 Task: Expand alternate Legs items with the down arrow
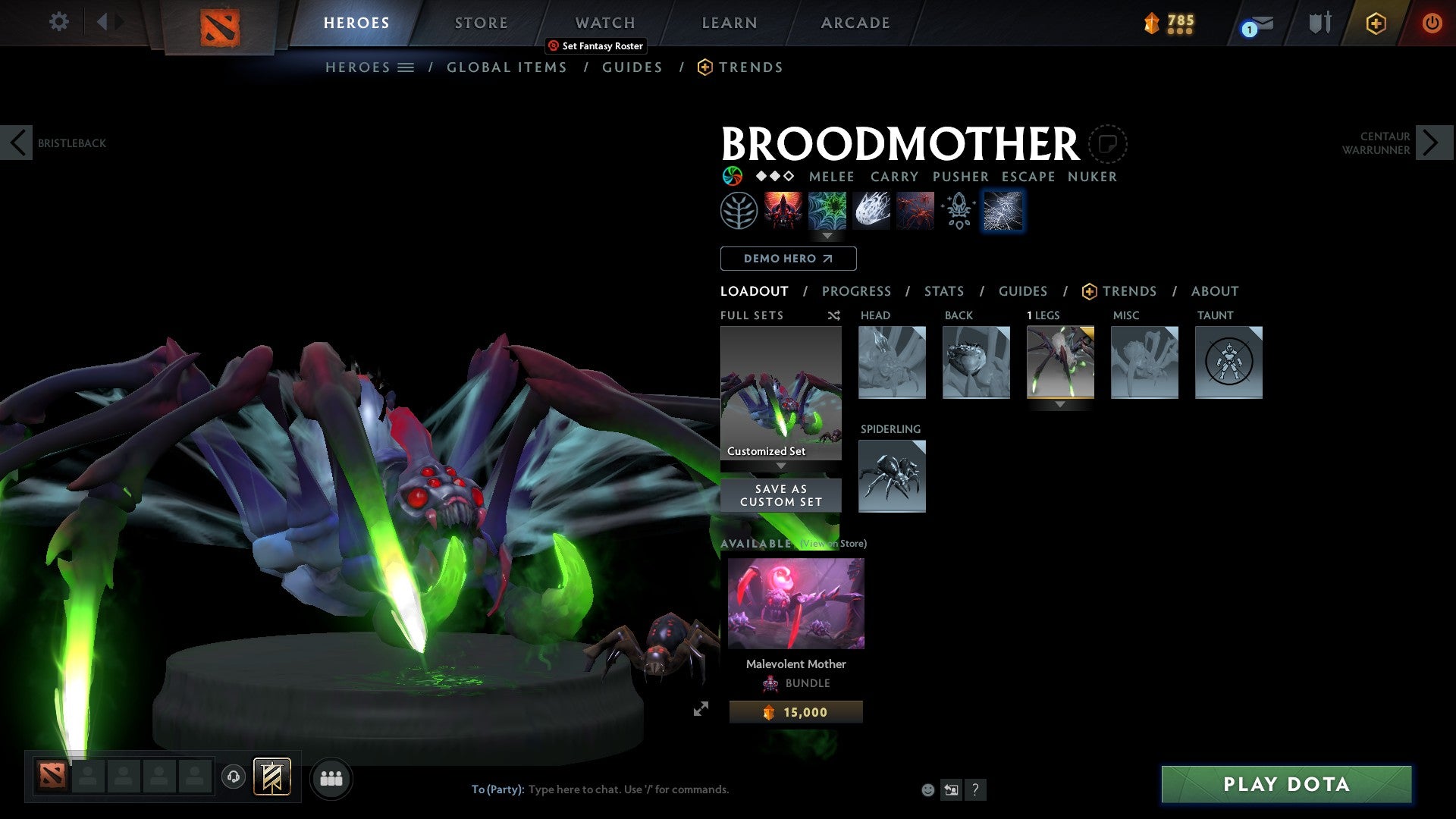1060,405
